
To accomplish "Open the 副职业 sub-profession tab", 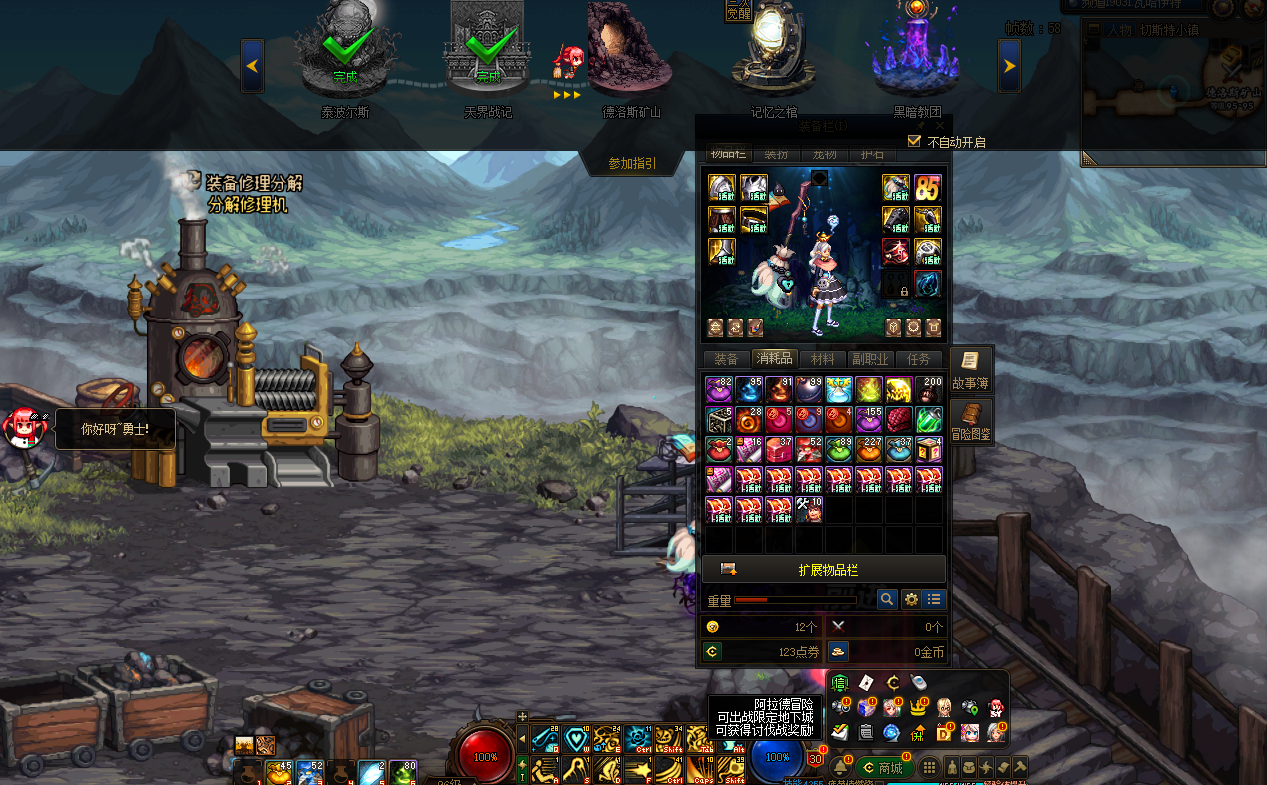I will point(869,359).
